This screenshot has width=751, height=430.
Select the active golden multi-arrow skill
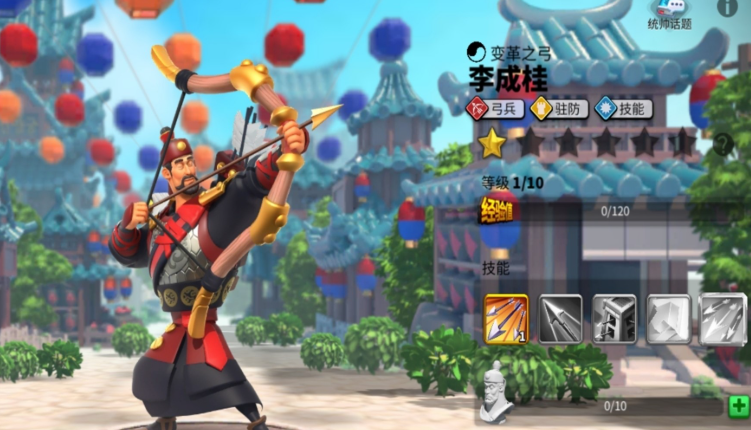pyautogui.click(x=507, y=318)
